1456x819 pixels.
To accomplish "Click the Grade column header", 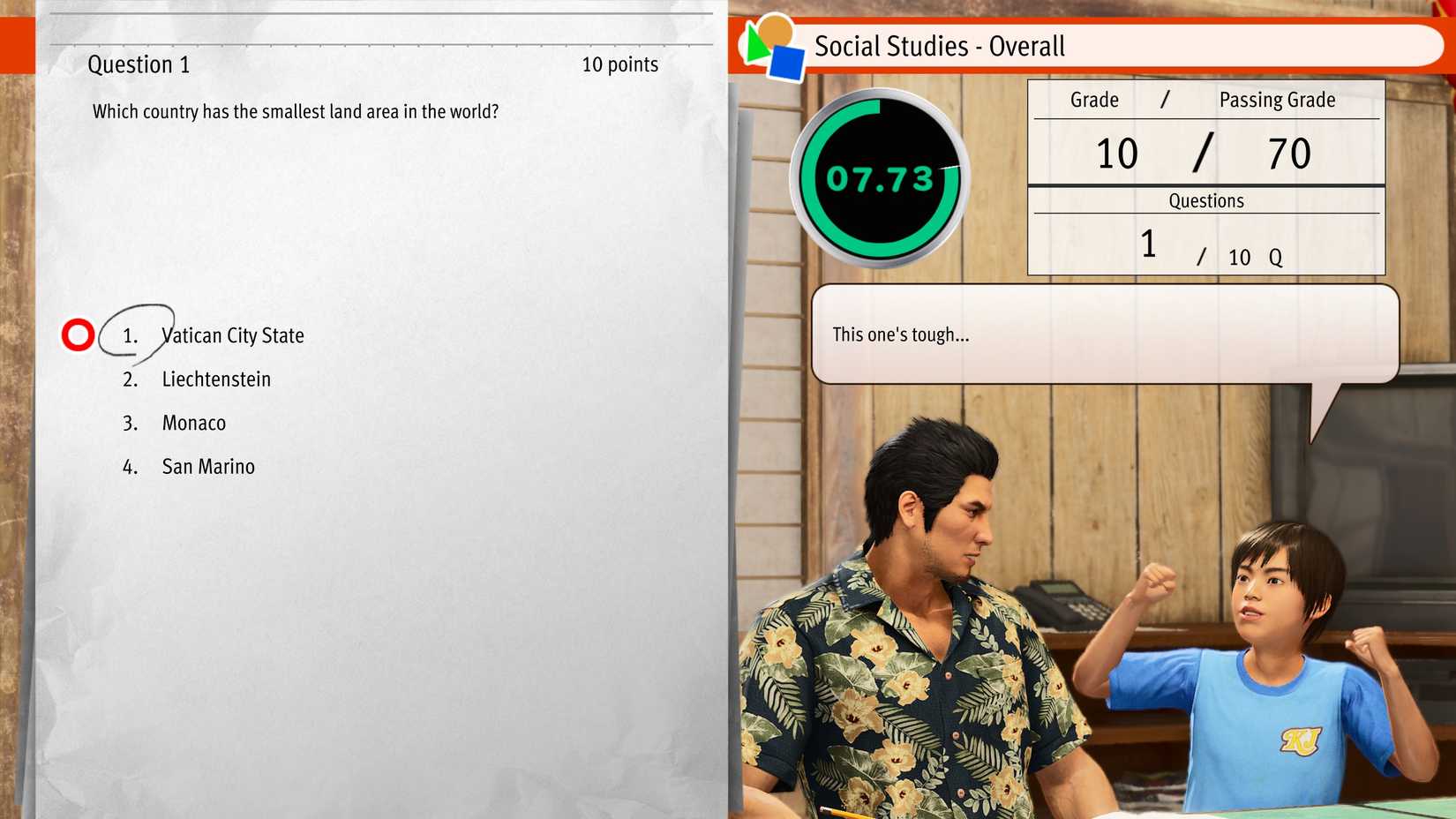I will click(x=1093, y=100).
